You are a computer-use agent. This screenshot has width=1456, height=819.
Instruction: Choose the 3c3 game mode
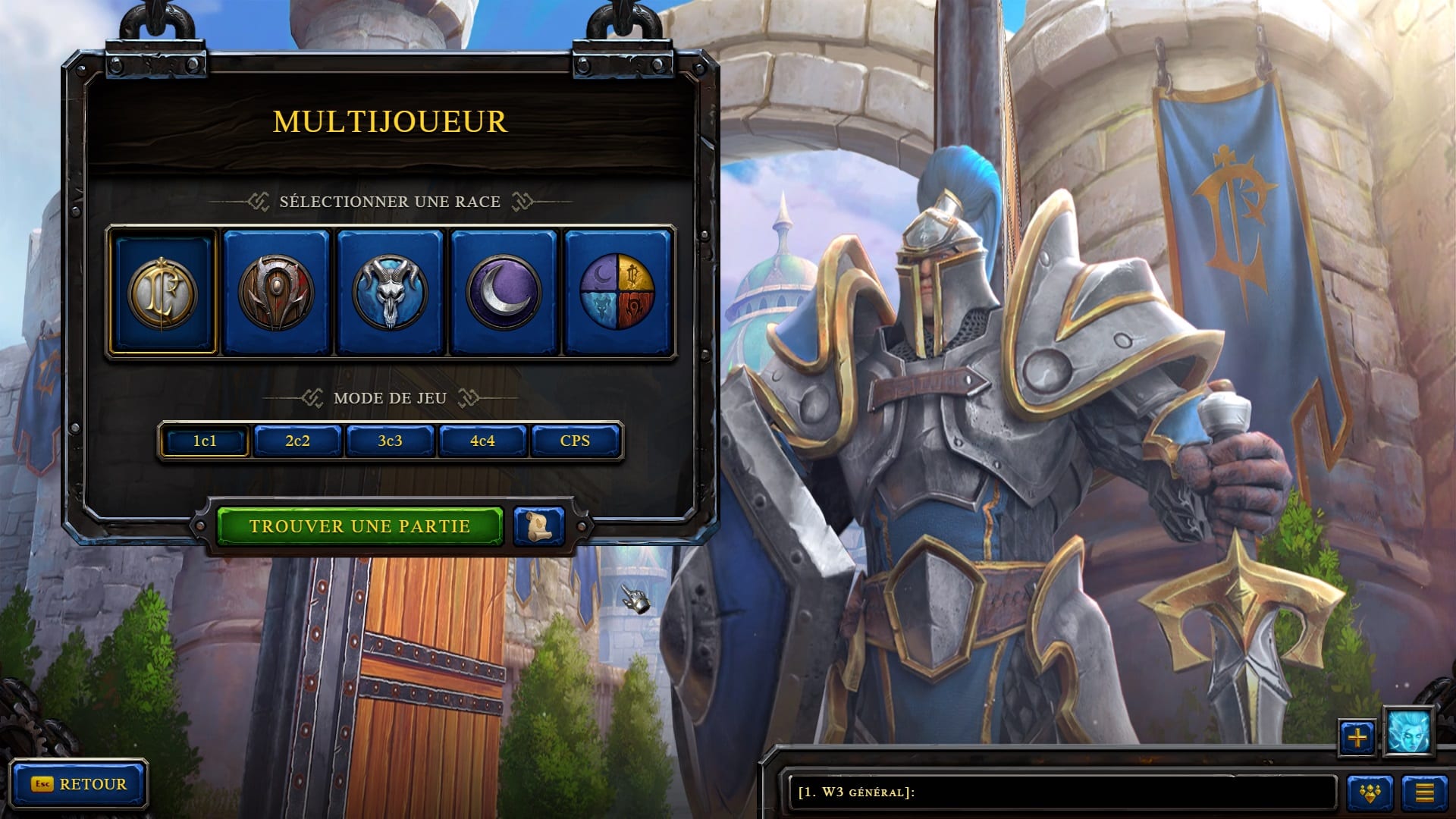tap(390, 441)
